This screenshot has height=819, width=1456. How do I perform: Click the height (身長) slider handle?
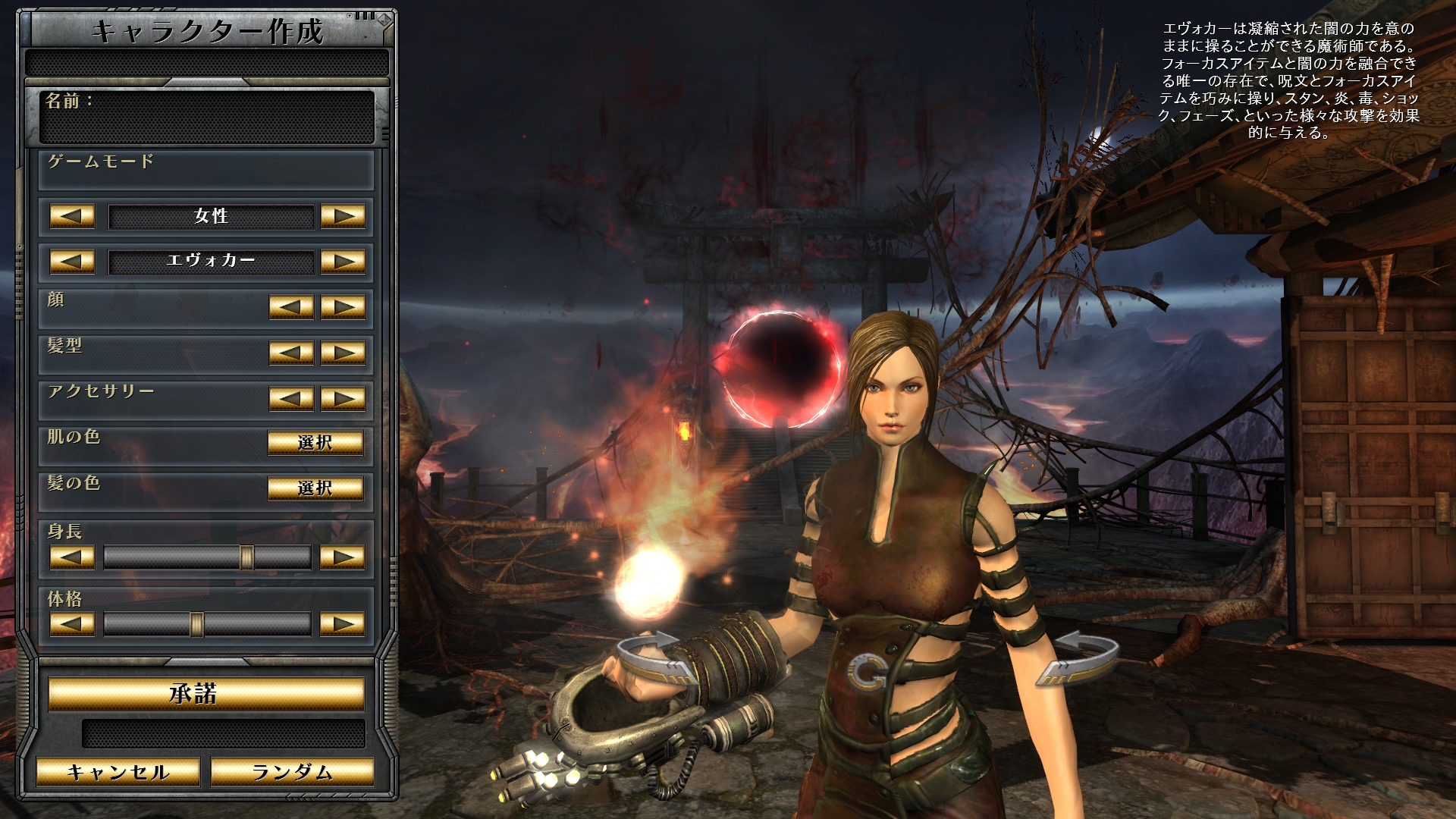pyautogui.click(x=246, y=557)
